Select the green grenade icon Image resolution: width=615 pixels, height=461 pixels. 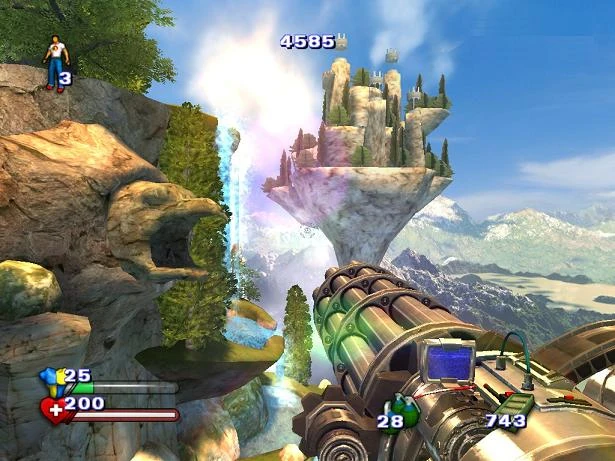tap(401, 407)
